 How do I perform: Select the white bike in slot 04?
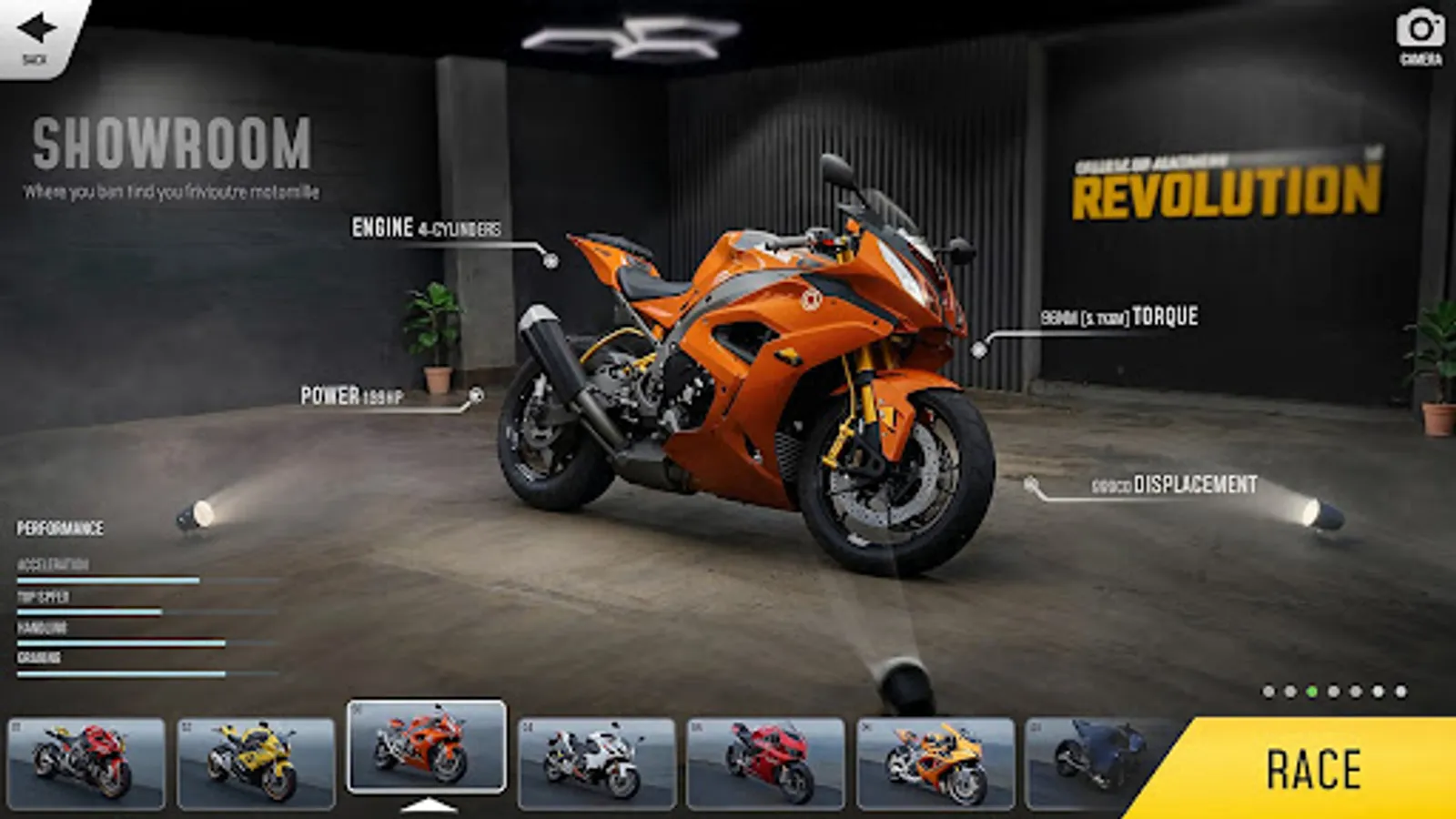pyautogui.click(x=596, y=764)
